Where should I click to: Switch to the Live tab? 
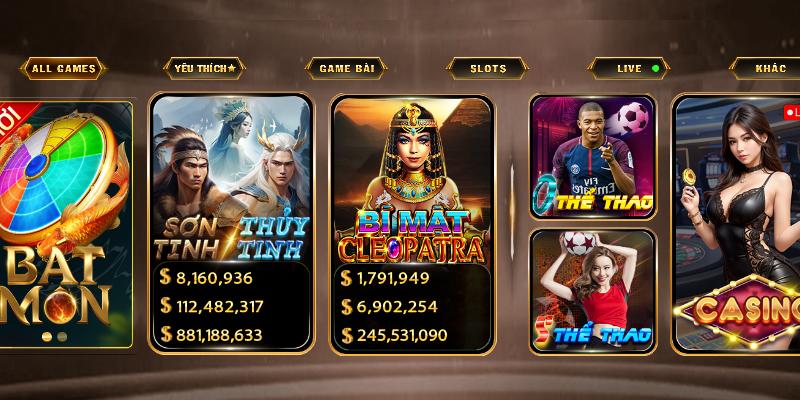tap(629, 69)
